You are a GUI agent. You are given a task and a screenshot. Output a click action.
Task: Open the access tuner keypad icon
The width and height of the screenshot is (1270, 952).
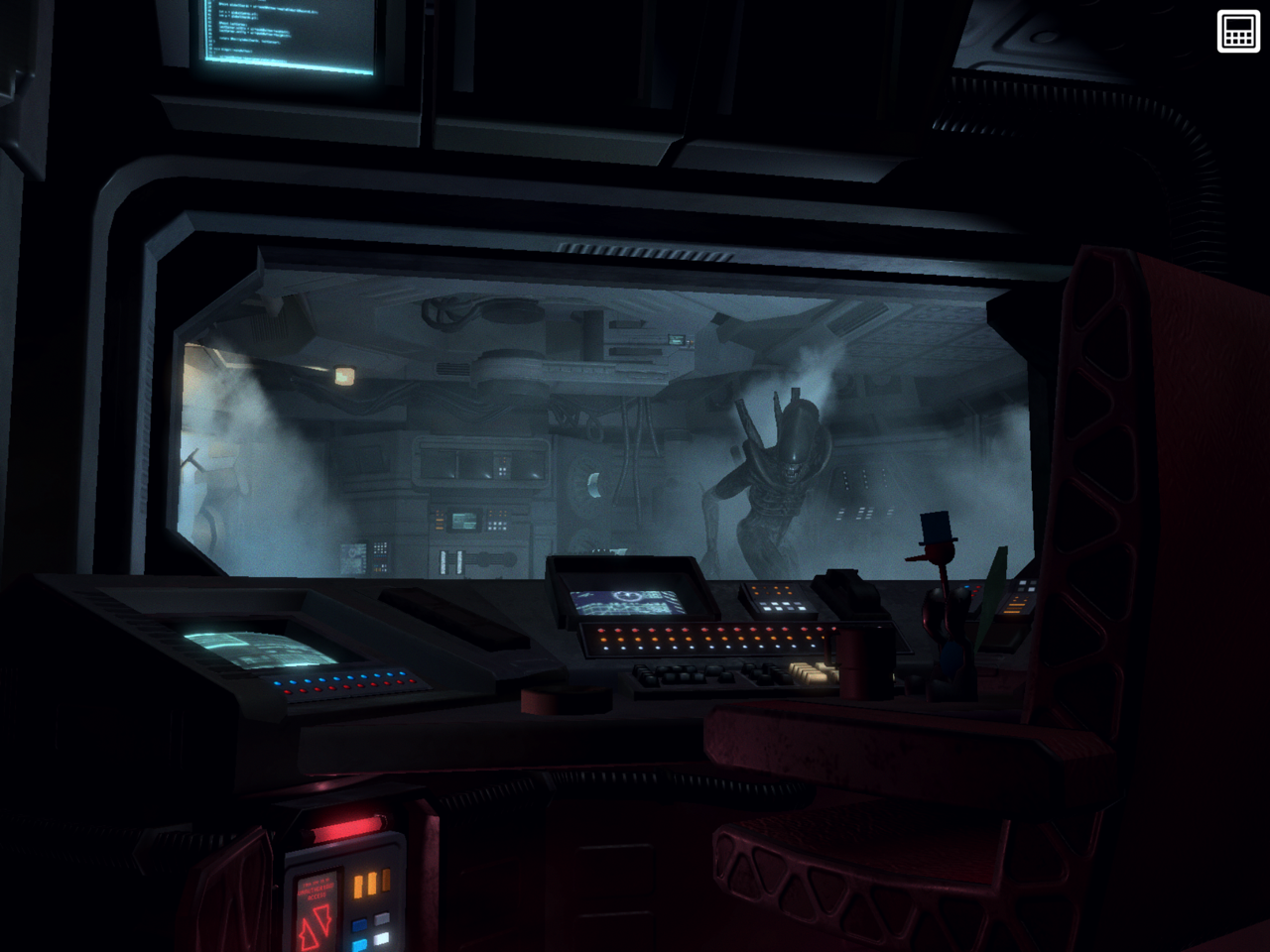pos(1236,32)
